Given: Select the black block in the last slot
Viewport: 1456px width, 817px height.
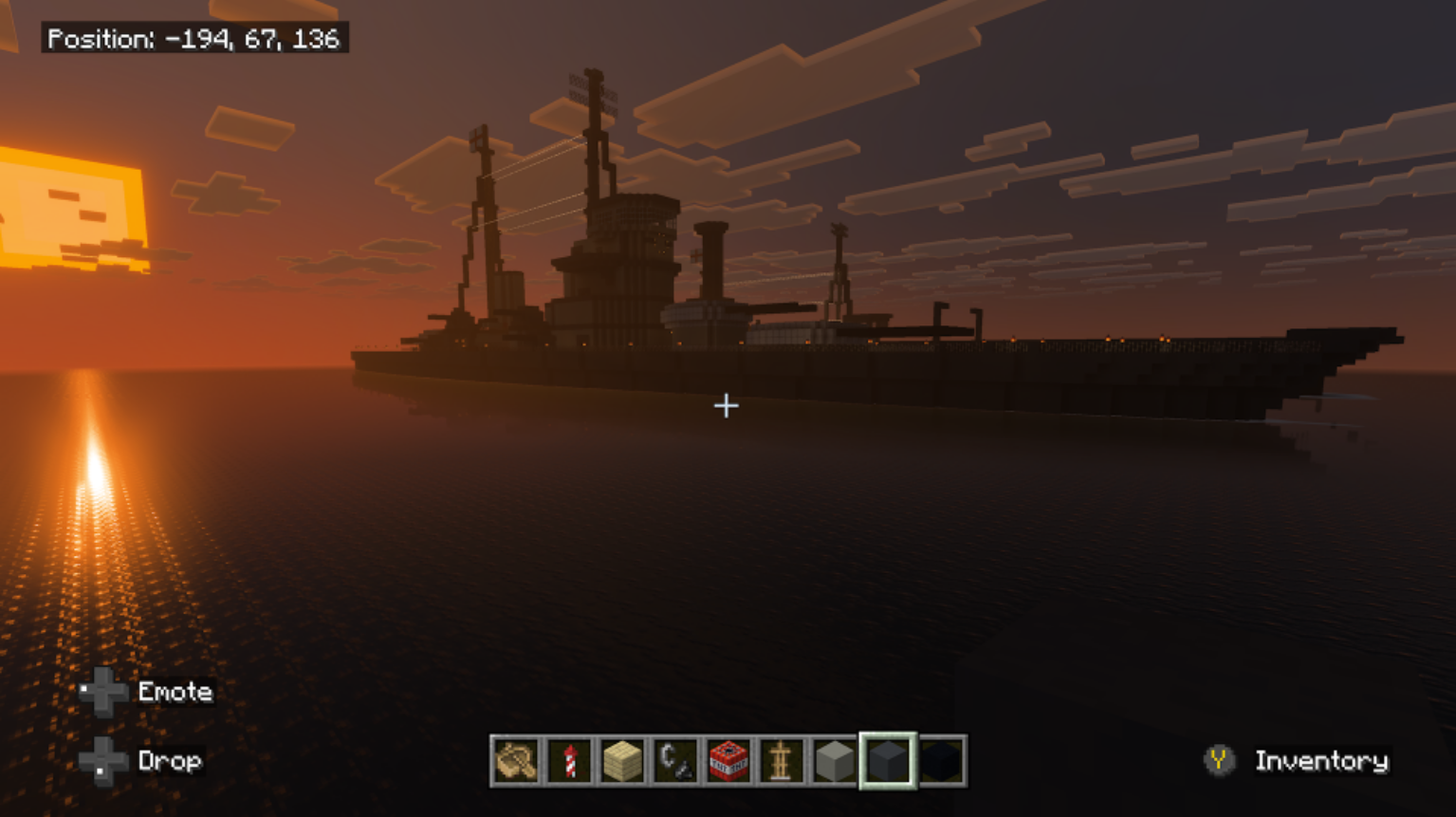Looking at the screenshot, I should point(942,761).
